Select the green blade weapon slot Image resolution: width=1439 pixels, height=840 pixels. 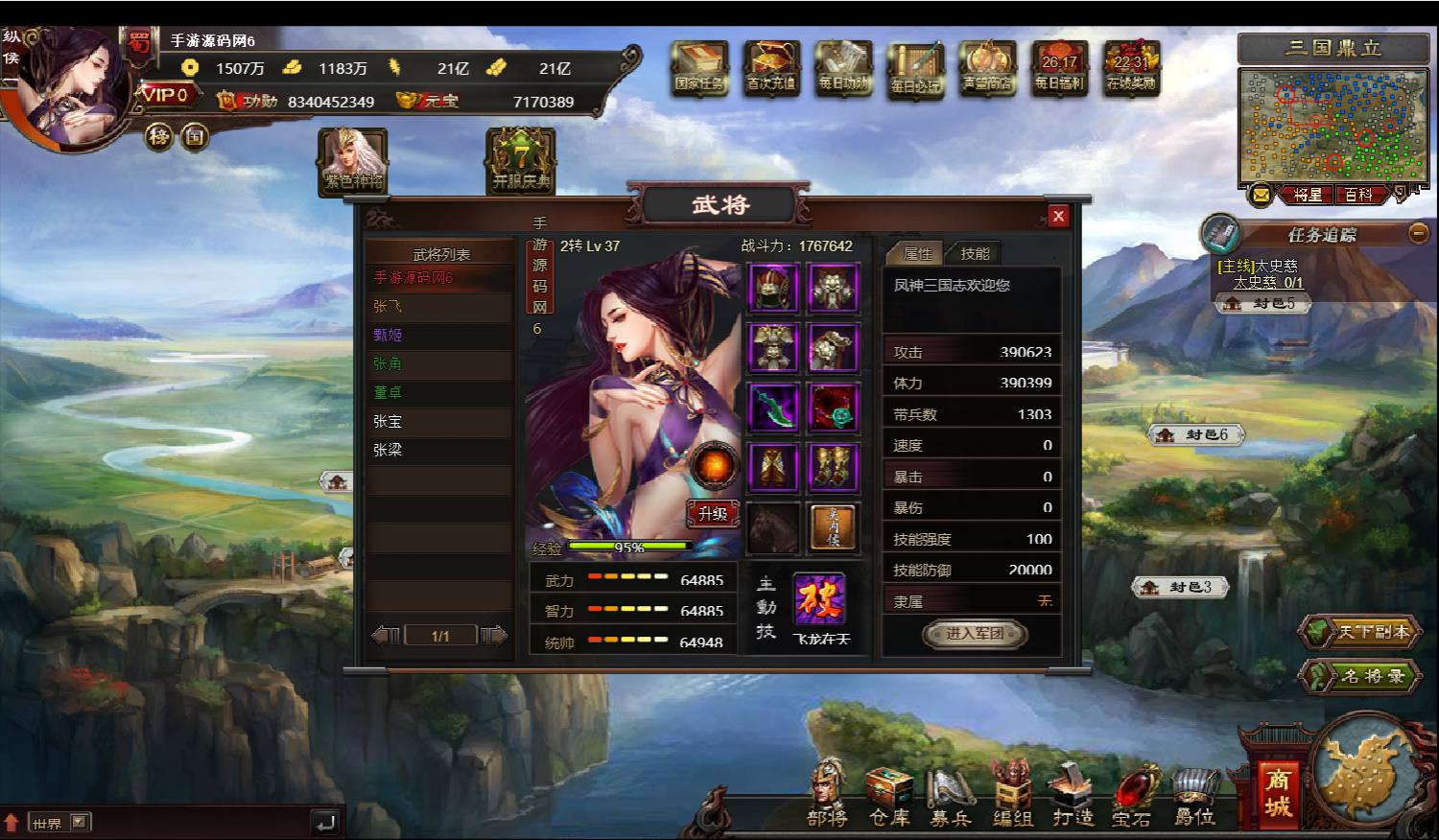(x=773, y=407)
